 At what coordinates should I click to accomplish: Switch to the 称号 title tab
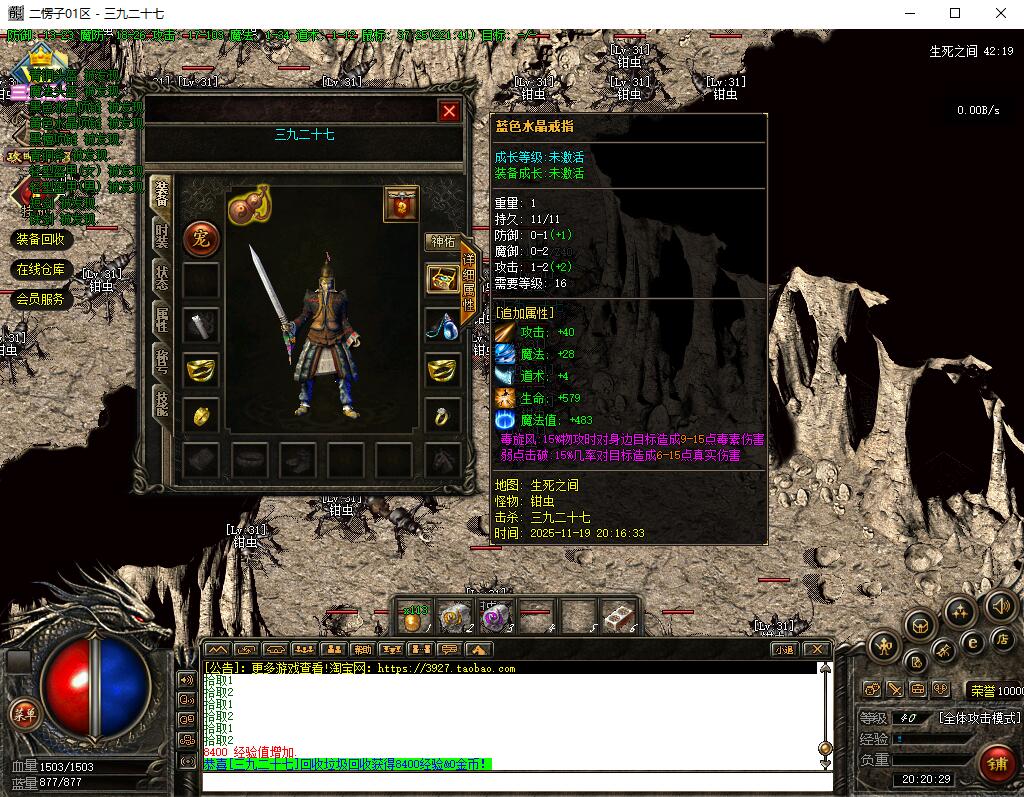pos(161,362)
